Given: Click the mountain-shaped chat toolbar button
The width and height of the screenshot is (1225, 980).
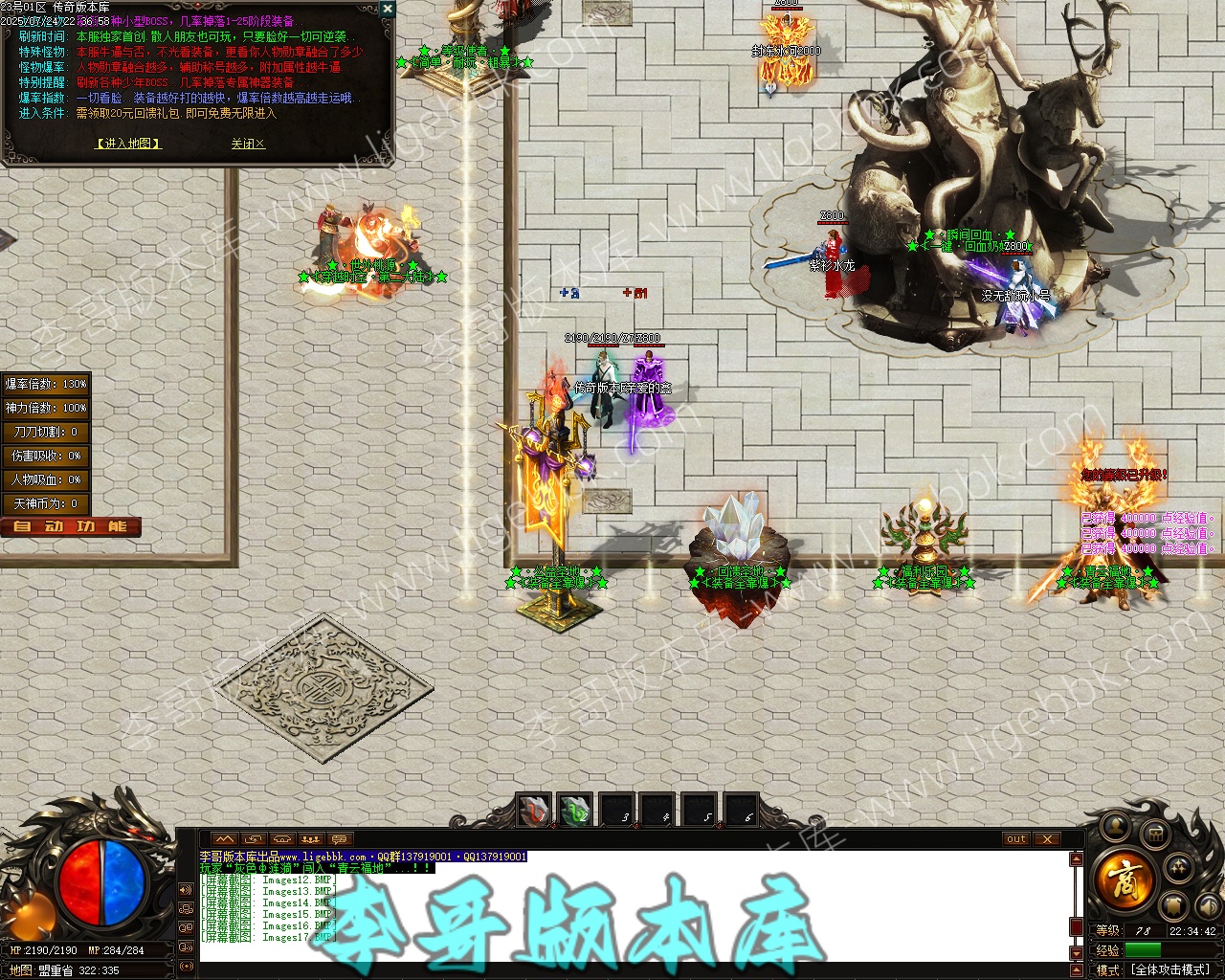Looking at the screenshot, I should coord(224,839).
